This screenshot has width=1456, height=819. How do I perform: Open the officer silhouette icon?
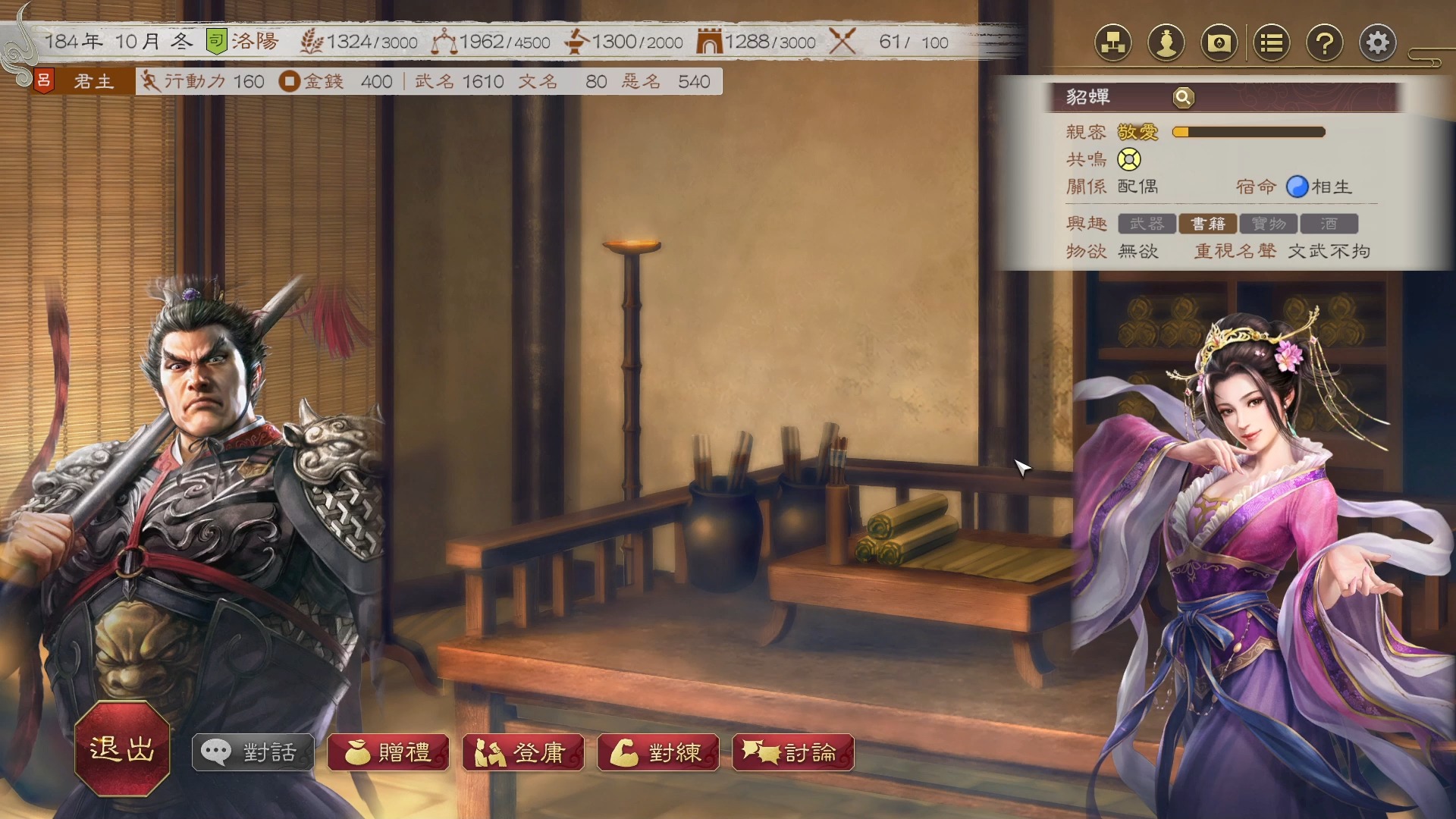(x=1166, y=43)
